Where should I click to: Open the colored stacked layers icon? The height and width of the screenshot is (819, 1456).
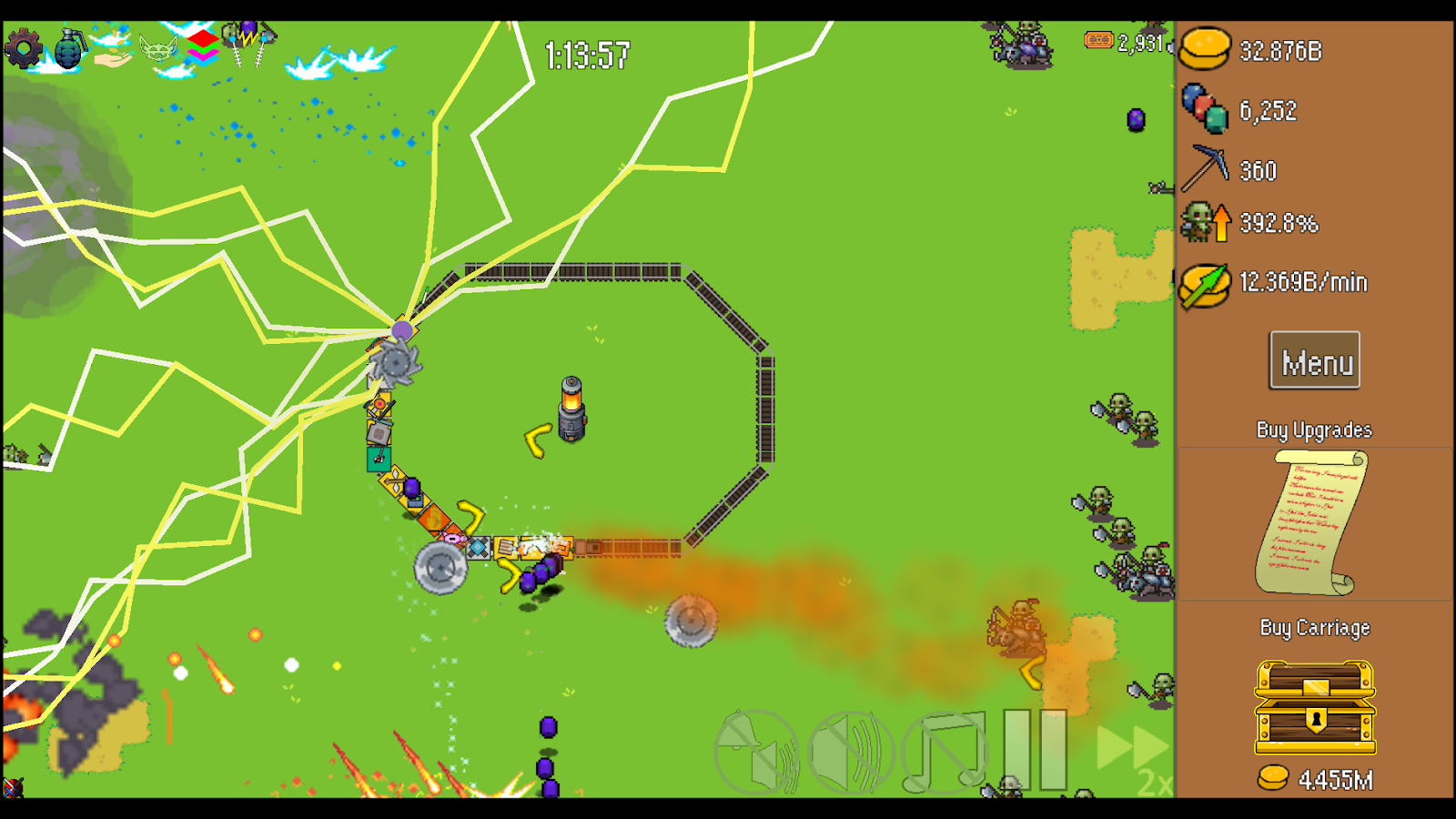[x=202, y=45]
